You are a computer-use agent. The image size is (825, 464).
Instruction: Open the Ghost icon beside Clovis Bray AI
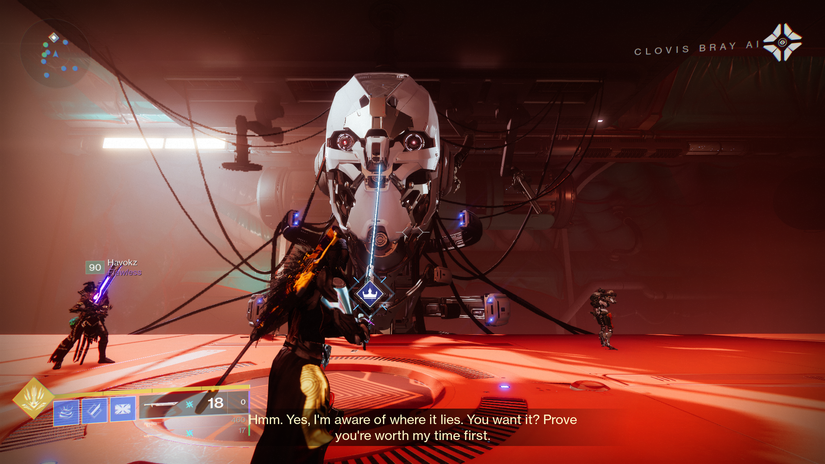(782, 43)
